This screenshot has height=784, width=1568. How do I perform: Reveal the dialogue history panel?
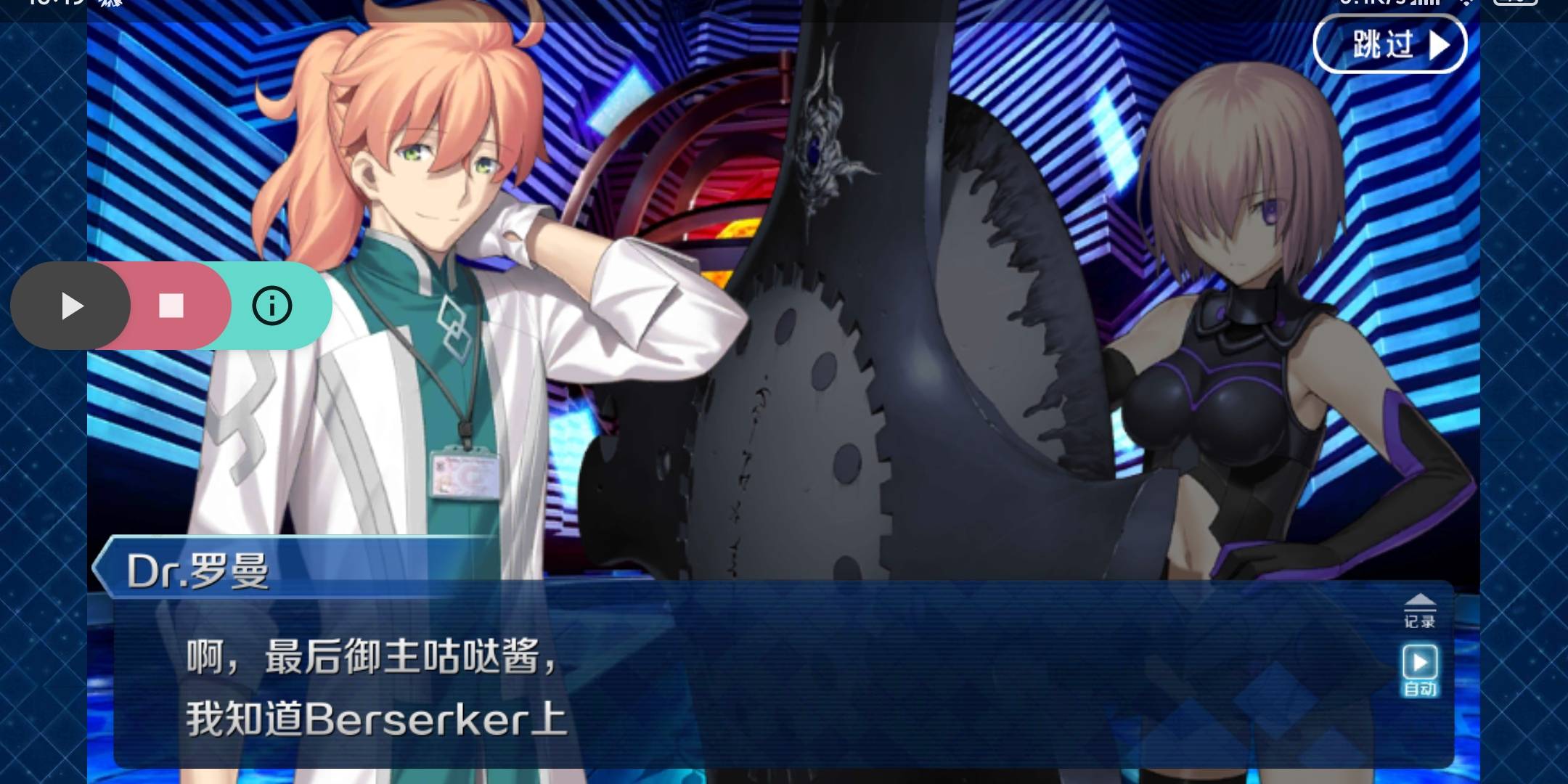pos(1419,613)
